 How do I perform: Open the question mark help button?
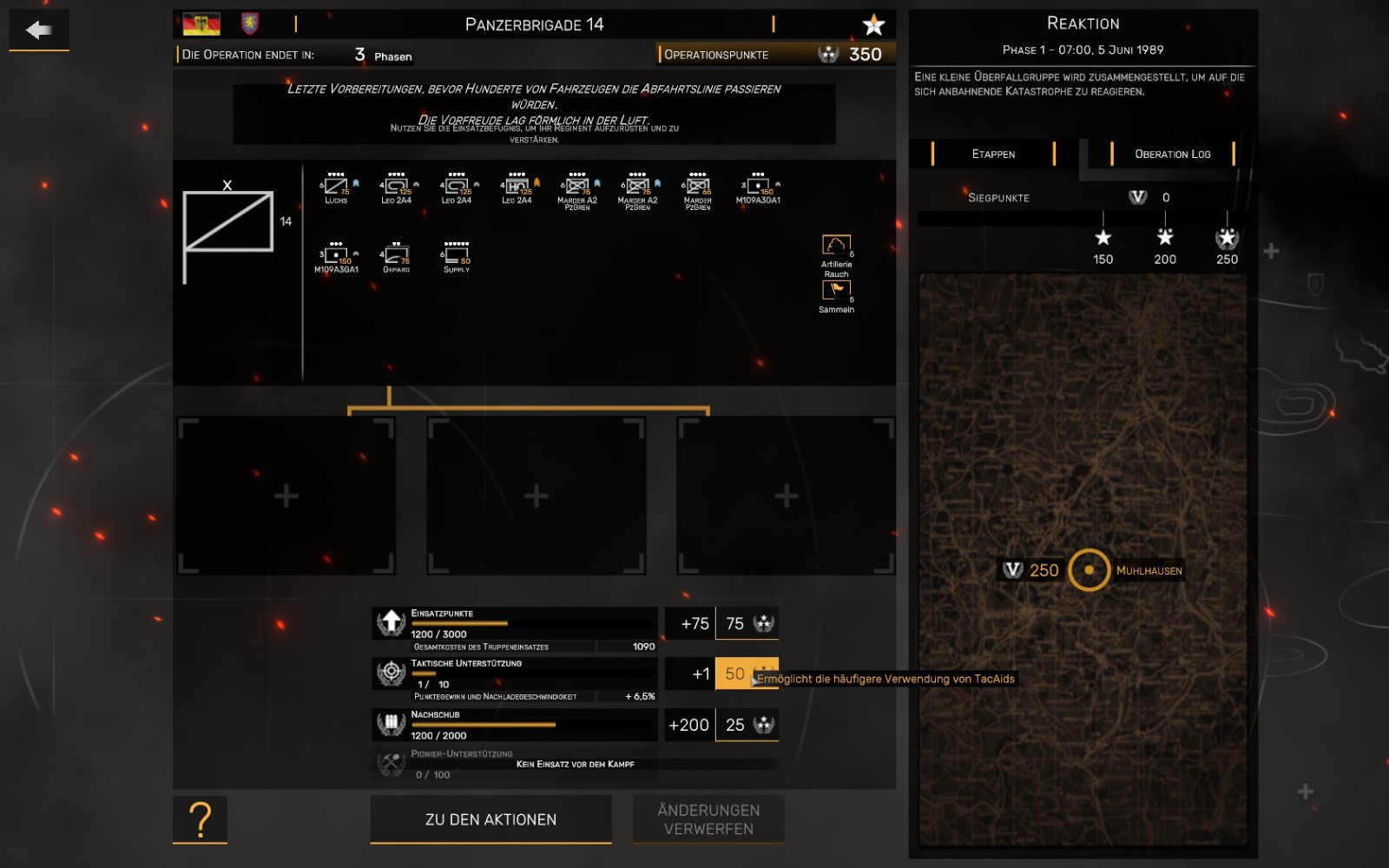click(200, 819)
